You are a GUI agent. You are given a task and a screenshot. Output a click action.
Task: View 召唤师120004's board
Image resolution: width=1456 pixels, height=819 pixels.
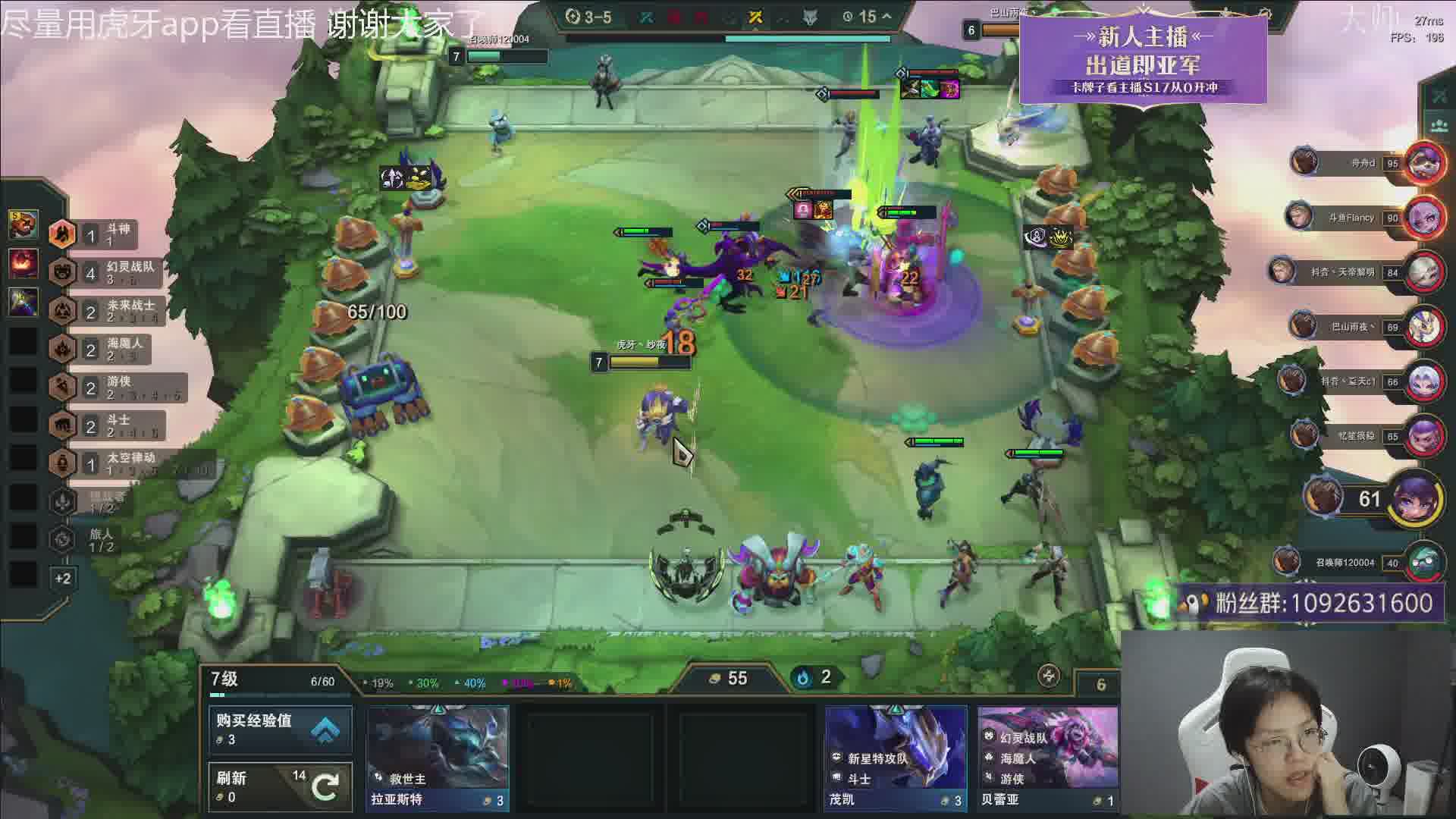pos(1423,563)
